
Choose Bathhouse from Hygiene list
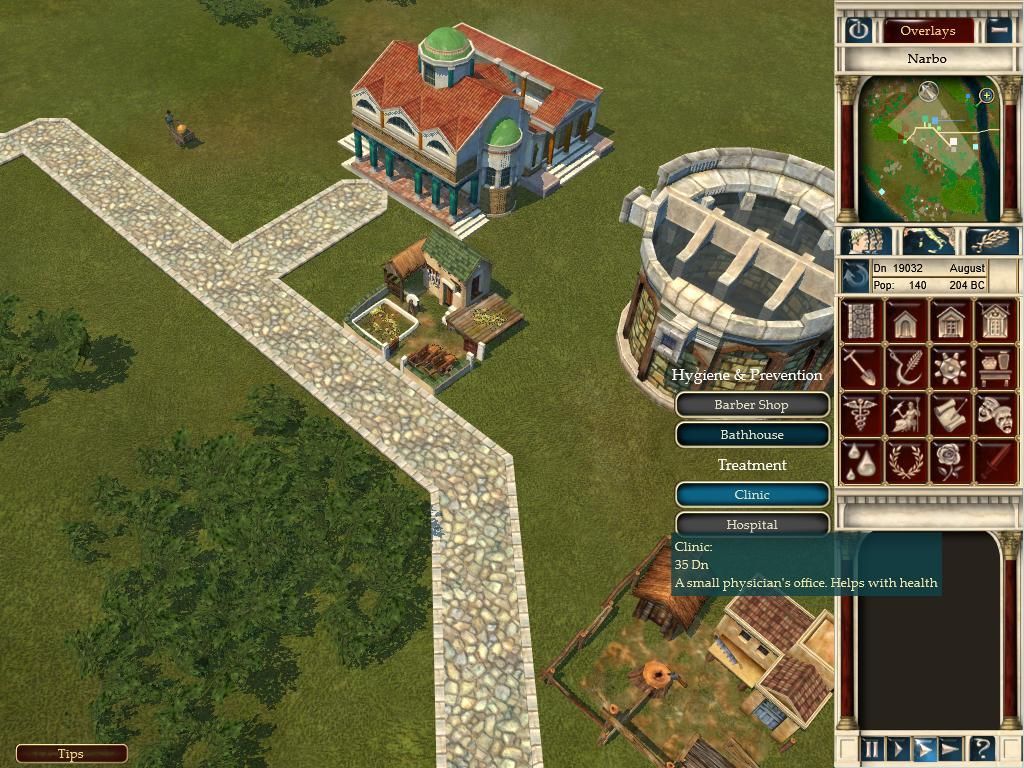pos(752,435)
